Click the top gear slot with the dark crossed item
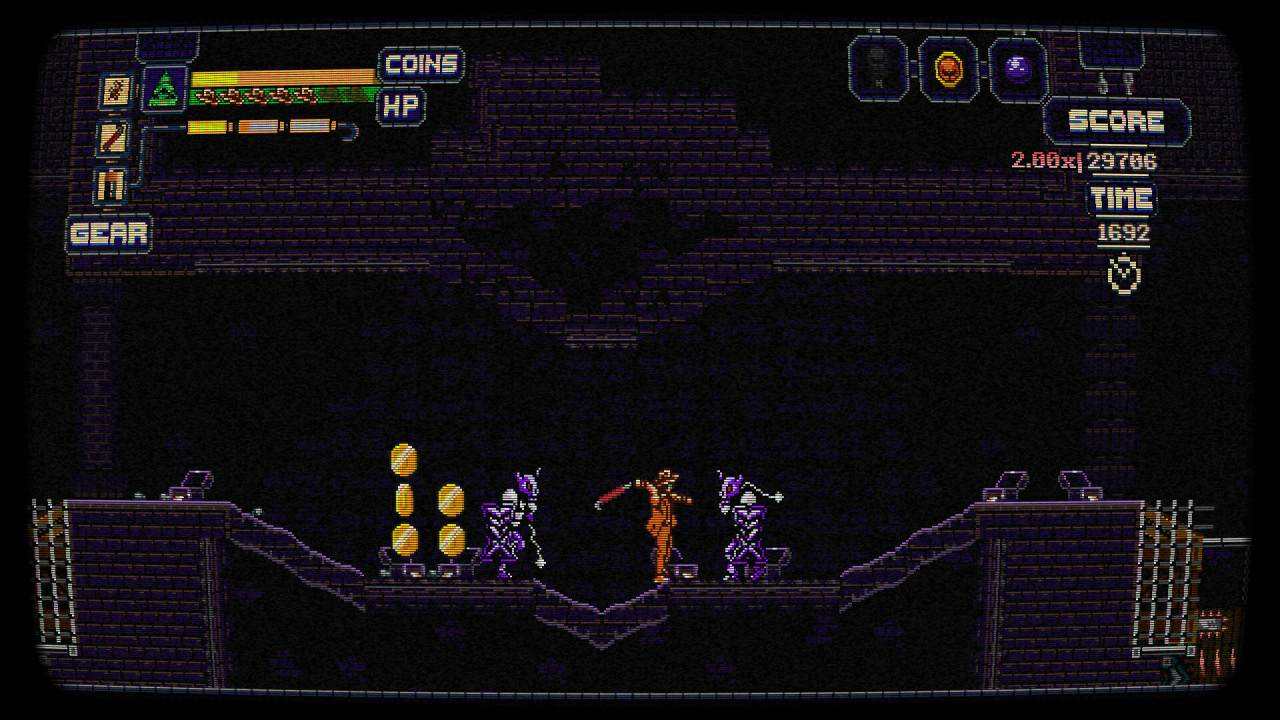Image resolution: width=1280 pixels, height=720 pixels. [114, 92]
